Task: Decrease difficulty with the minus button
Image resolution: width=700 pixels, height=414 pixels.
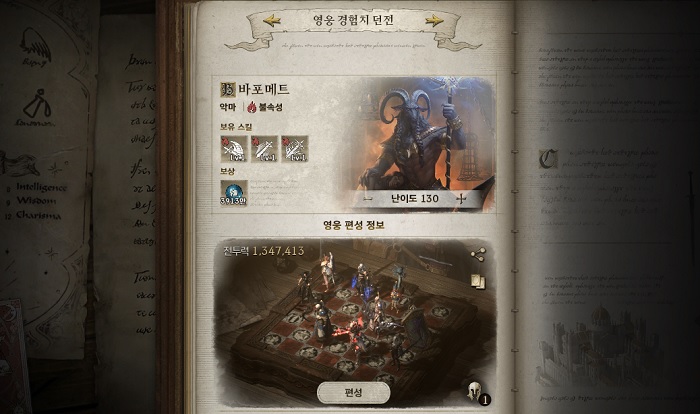Action: pos(368,199)
